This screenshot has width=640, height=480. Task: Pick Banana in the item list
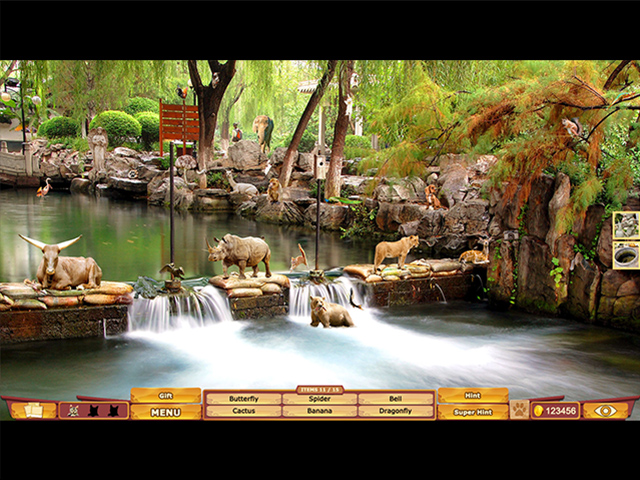pos(319,411)
